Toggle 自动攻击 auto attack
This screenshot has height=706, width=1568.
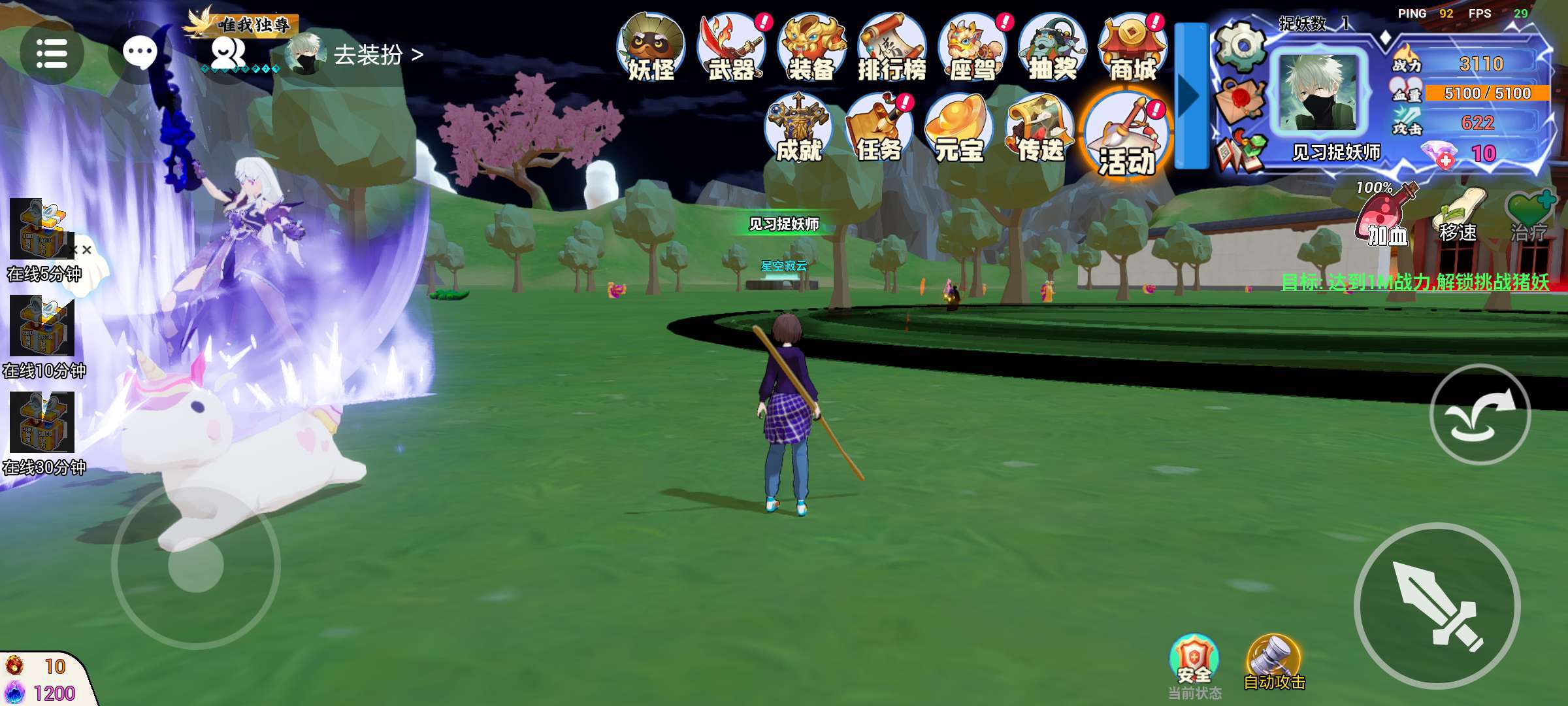pyautogui.click(x=1274, y=662)
